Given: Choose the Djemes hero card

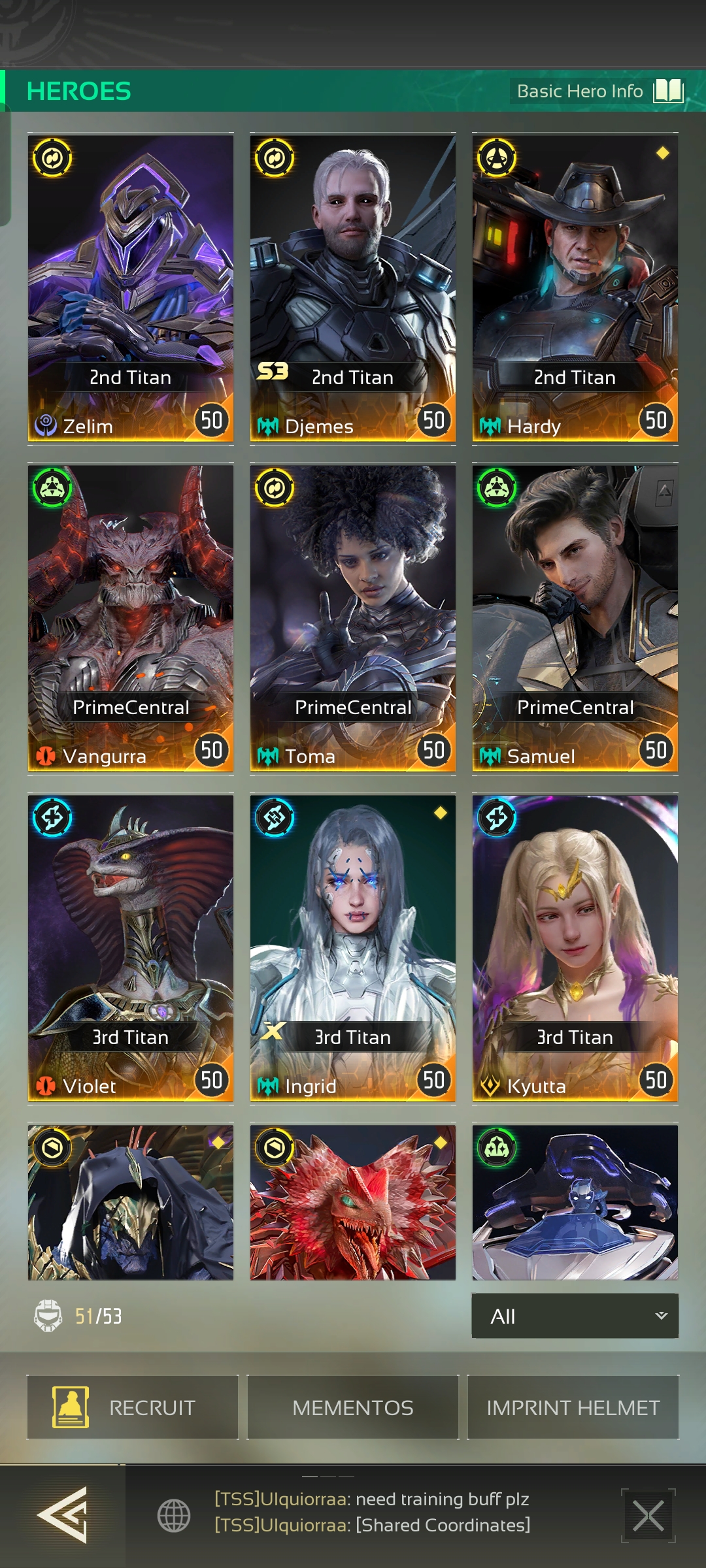Looking at the screenshot, I should (x=353, y=287).
